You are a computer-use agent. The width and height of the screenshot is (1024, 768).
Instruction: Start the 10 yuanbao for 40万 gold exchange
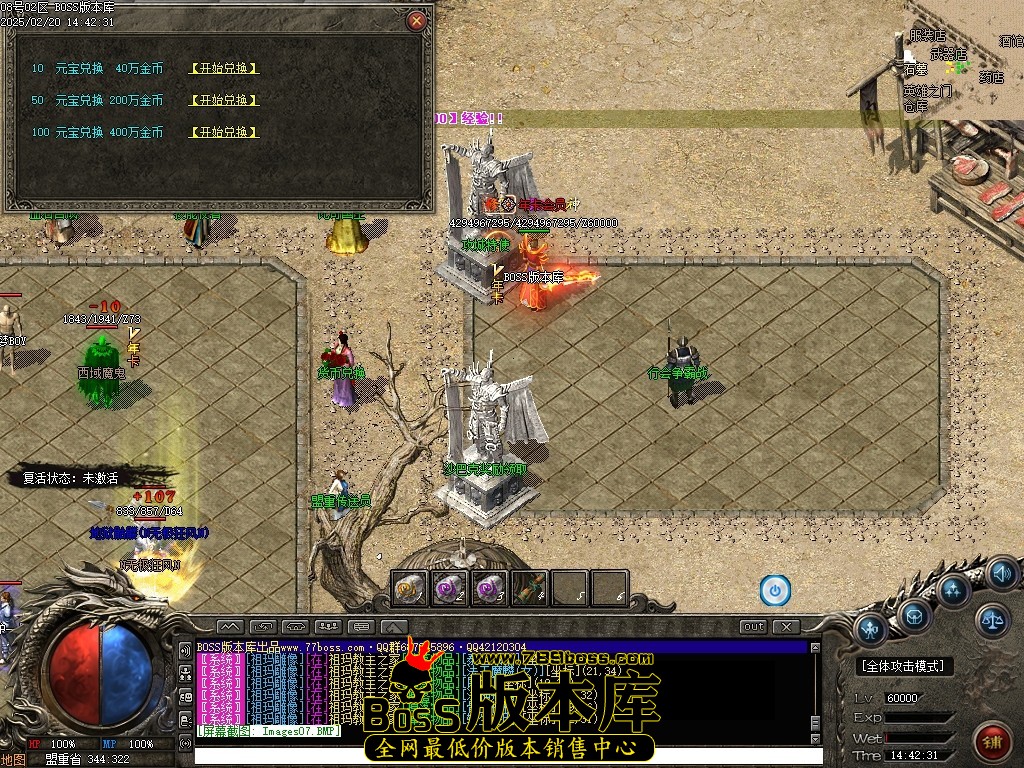click(x=224, y=69)
